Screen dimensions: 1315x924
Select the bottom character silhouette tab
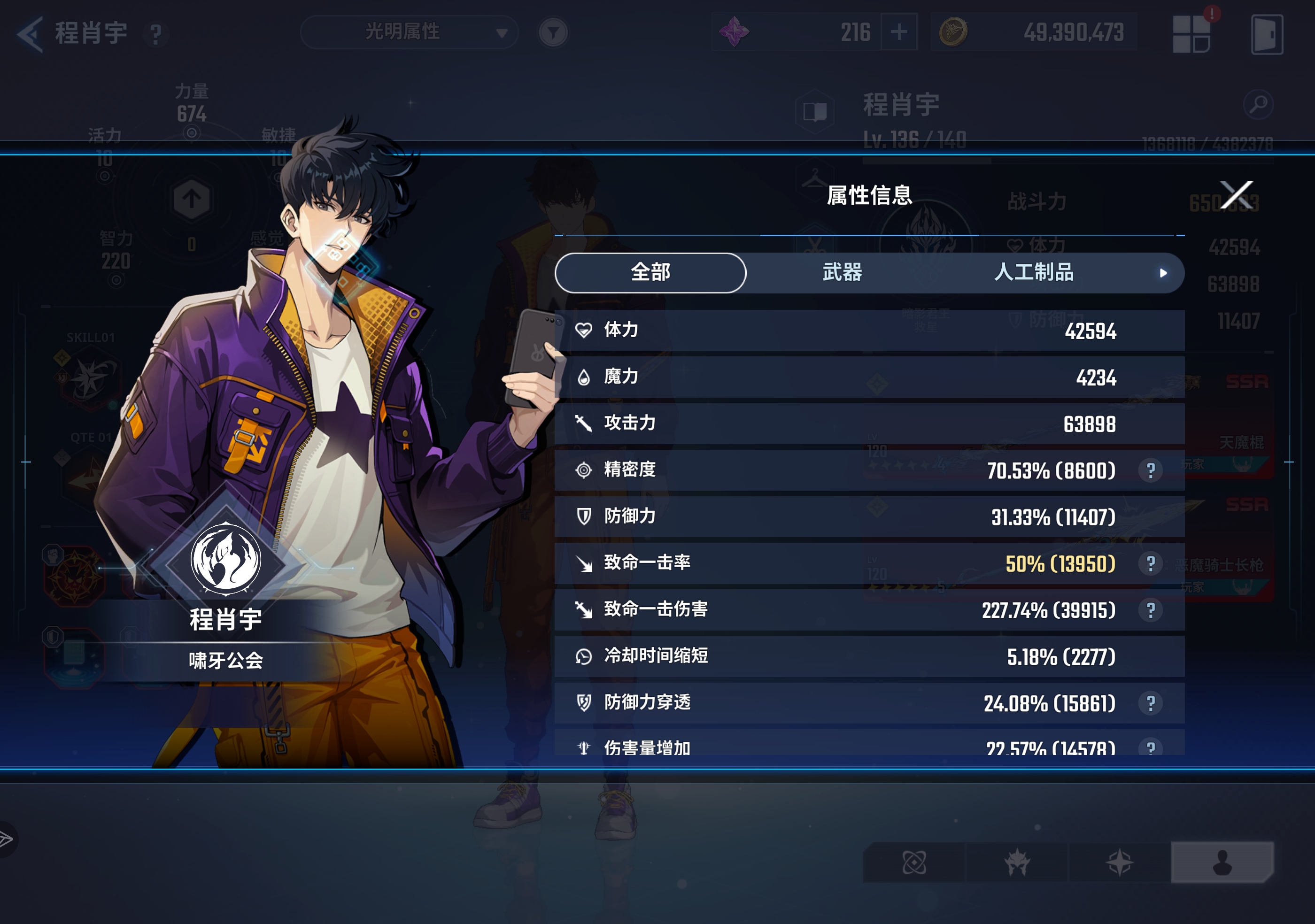coord(1222,862)
